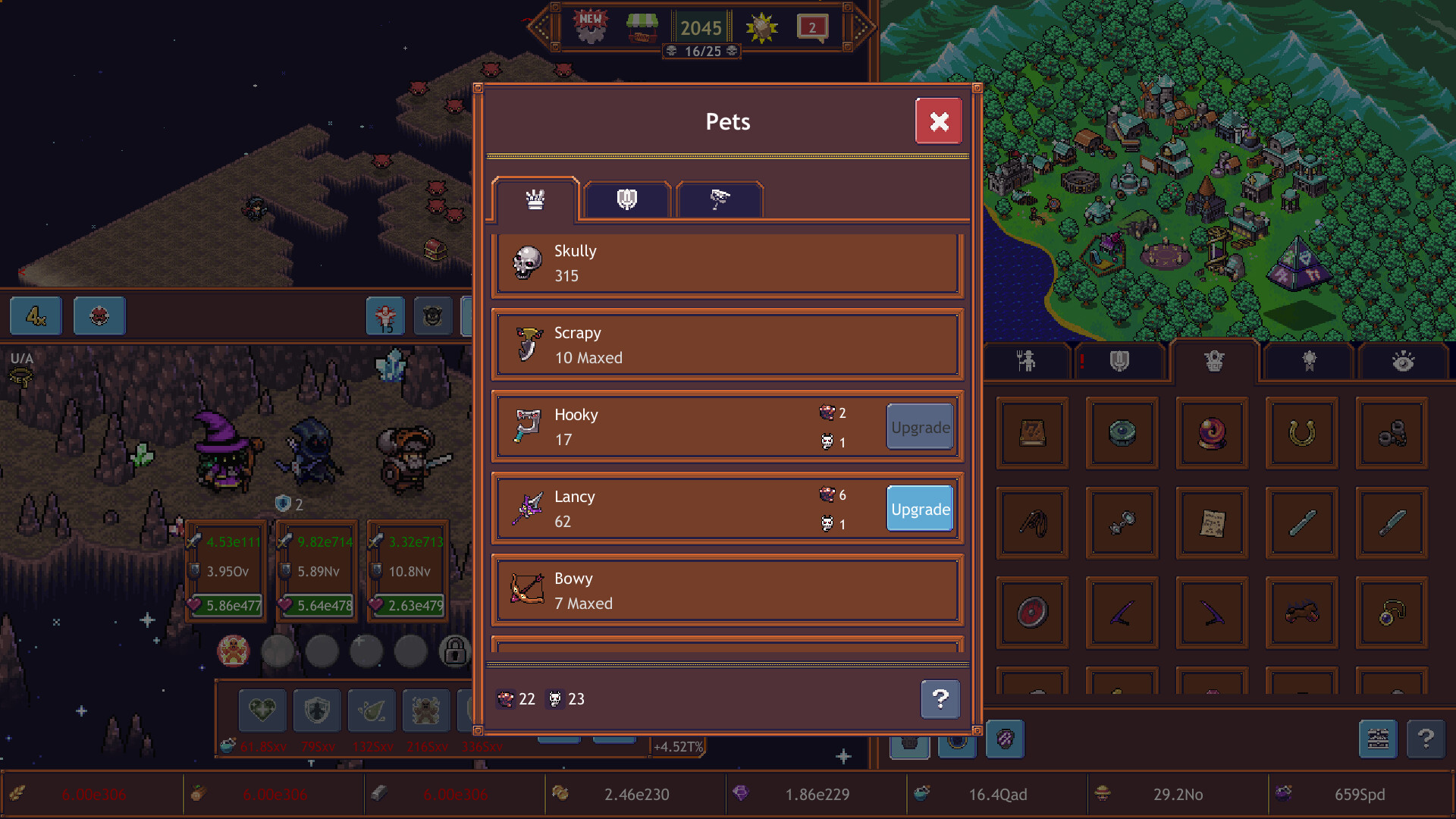This screenshot has height=819, width=1456.
Task: Click the 16/25 souls progress bar
Action: [x=701, y=52]
